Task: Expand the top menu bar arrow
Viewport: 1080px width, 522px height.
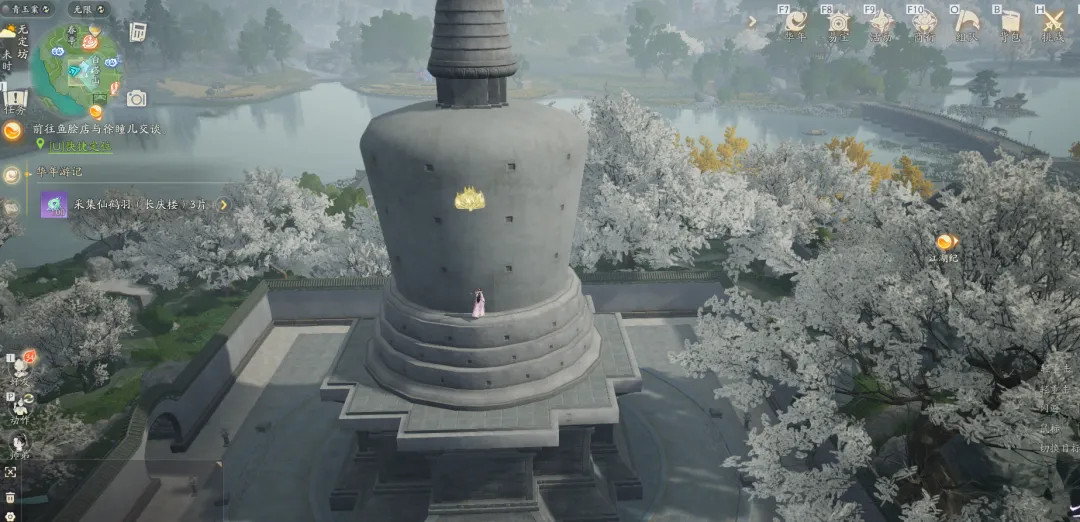Action: pyautogui.click(x=752, y=21)
